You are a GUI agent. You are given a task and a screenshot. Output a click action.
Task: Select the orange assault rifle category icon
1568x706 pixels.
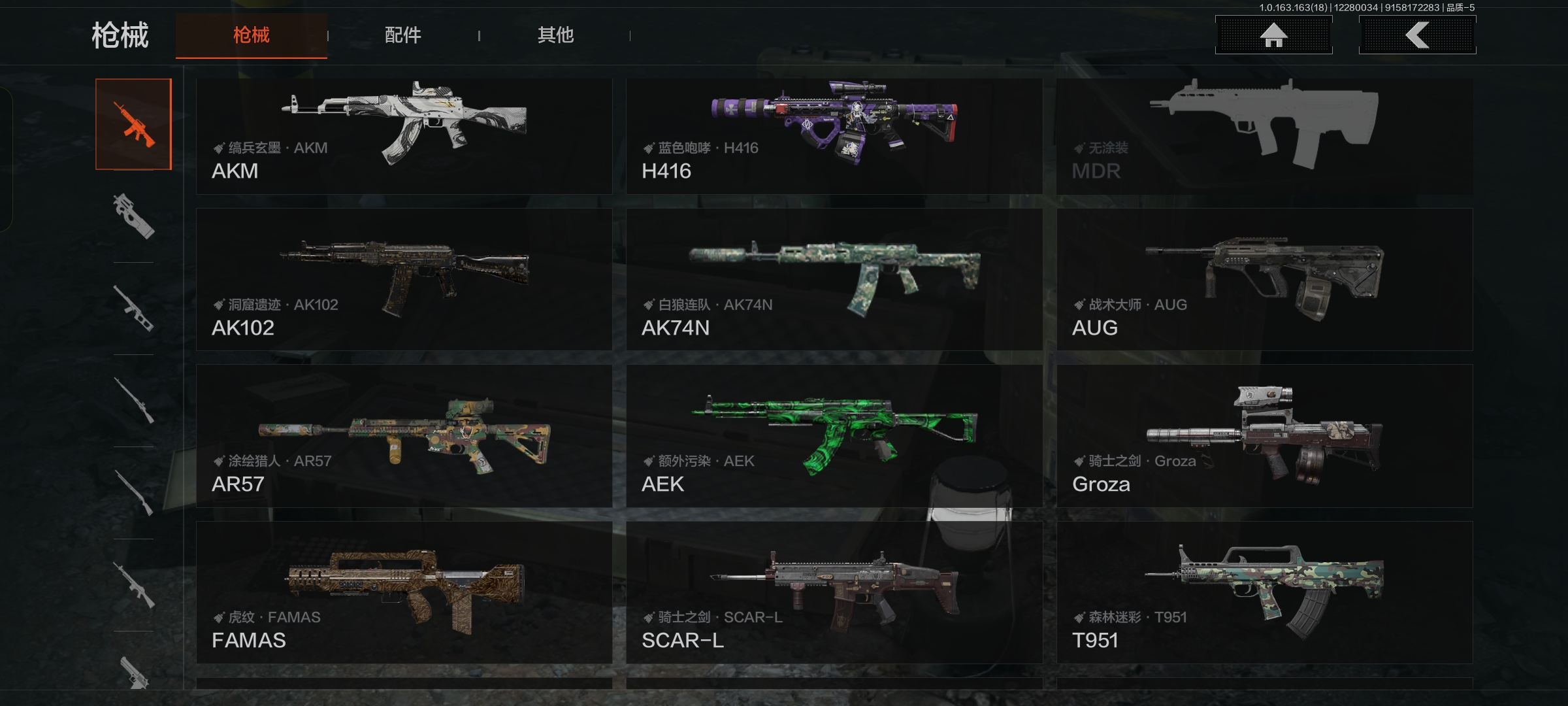click(133, 124)
